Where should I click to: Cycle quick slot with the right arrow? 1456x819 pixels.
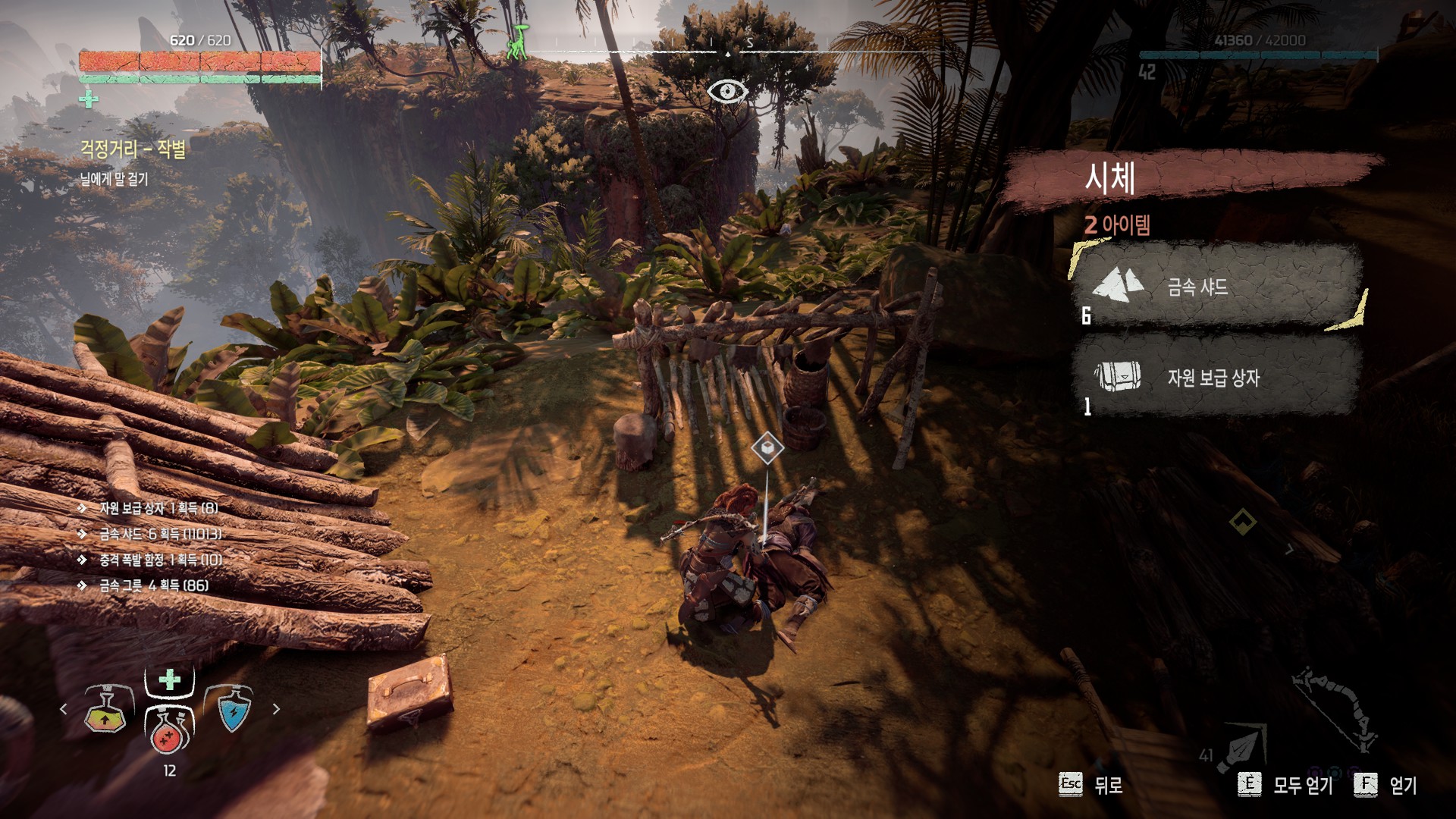276,709
